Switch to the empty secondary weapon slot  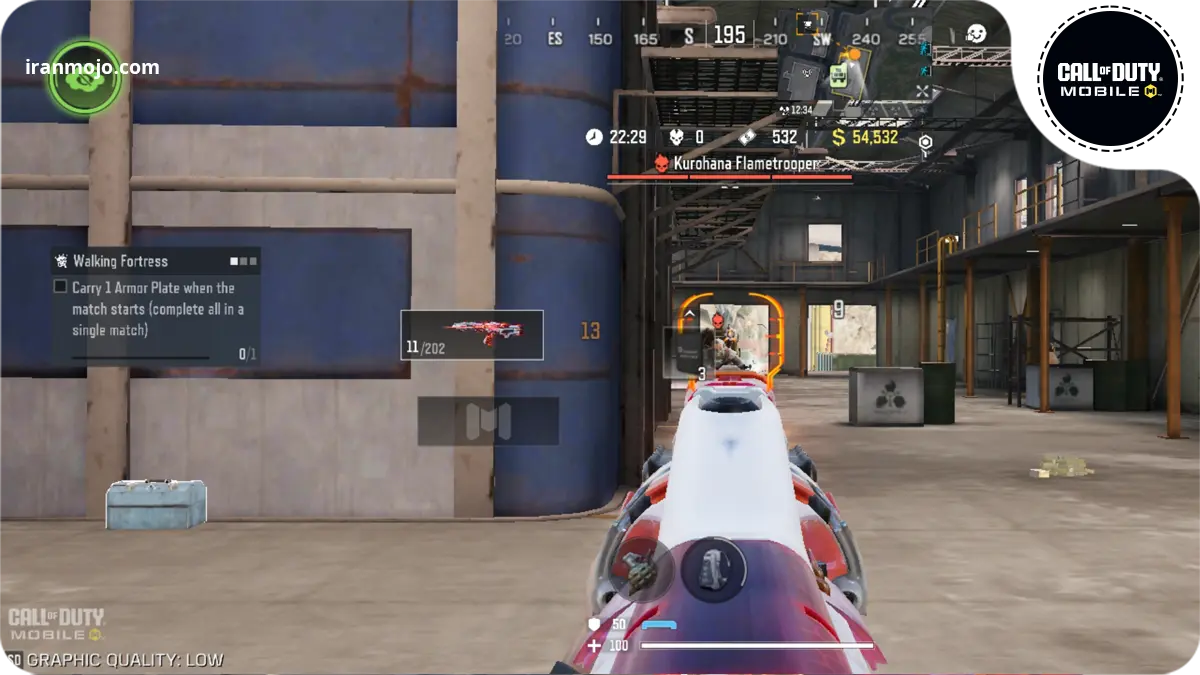tap(488, 421)
